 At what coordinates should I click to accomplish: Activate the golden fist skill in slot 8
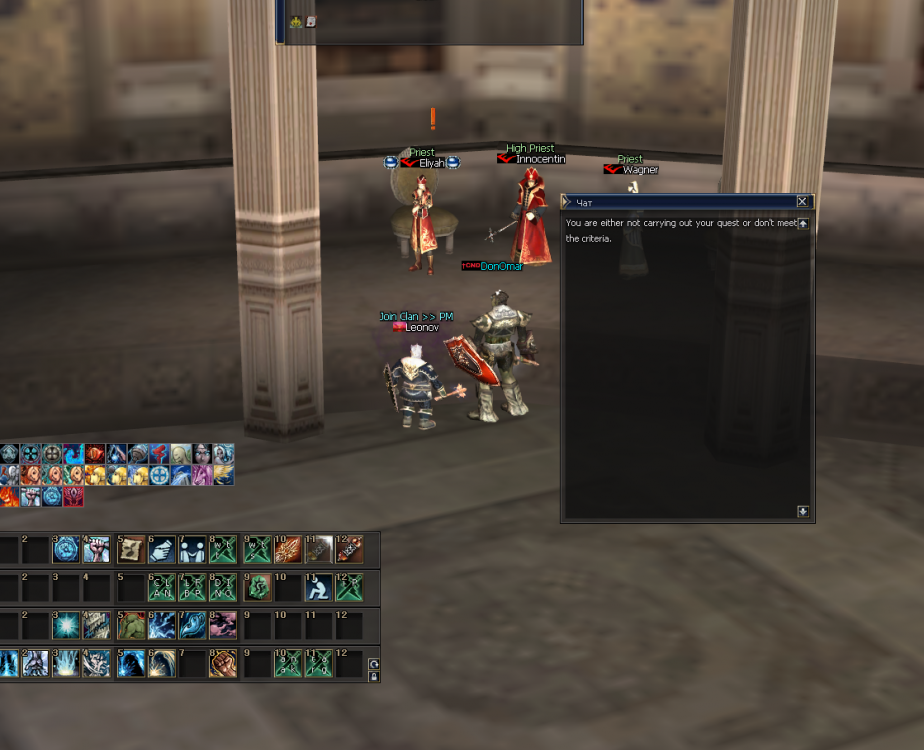tap(223, 663)
